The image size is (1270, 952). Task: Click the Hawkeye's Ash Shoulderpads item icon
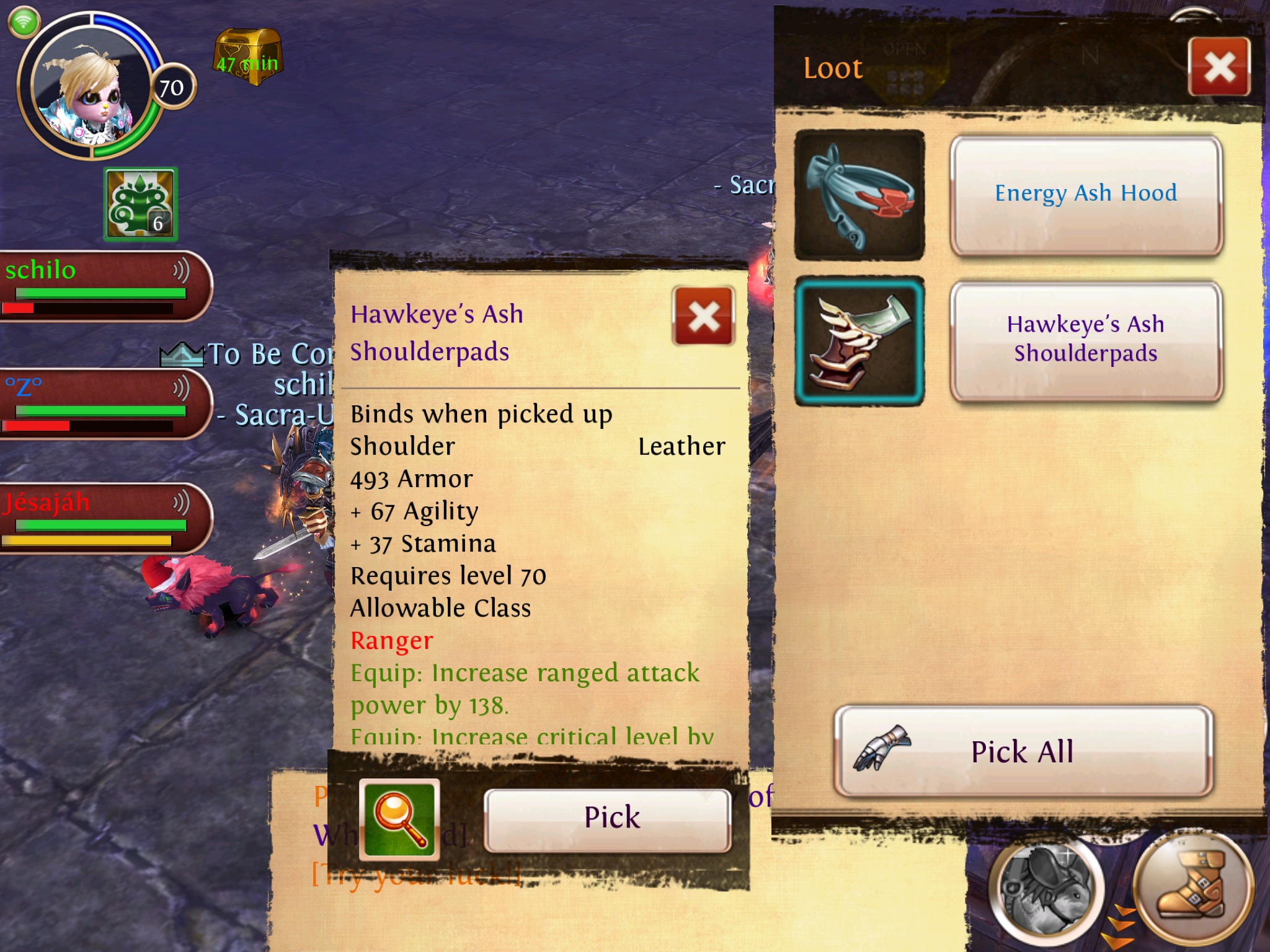click(x=859, y=341)
